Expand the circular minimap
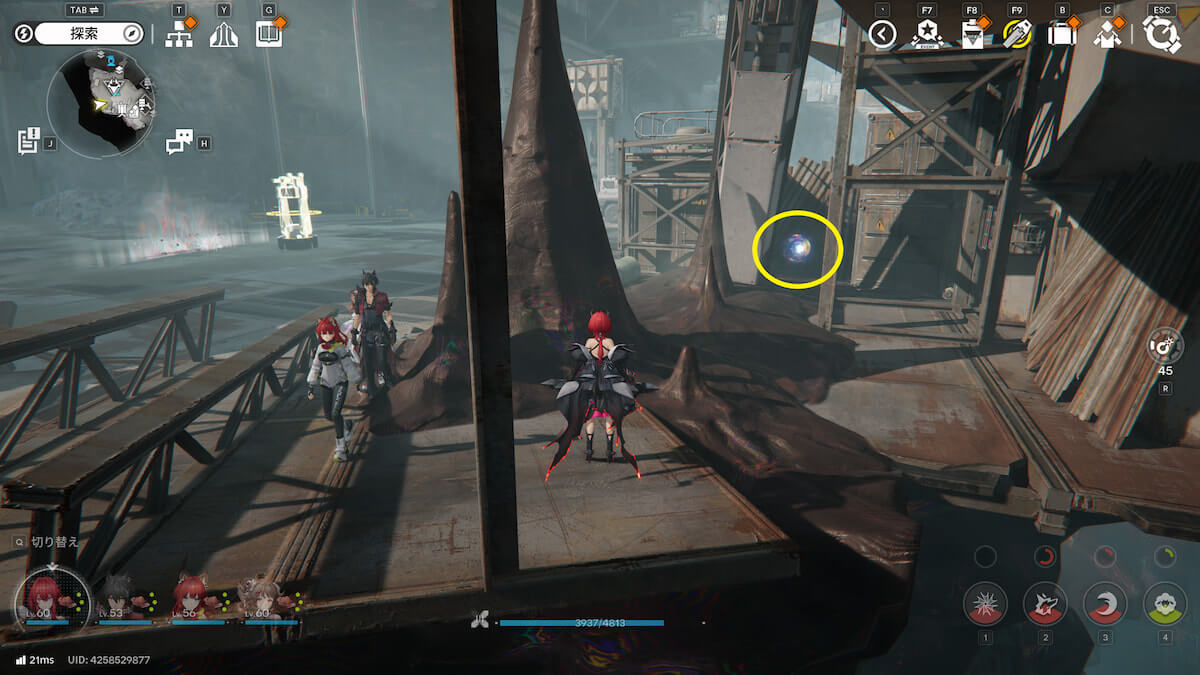This screenshot has width=1200, height=675. click(100, 103)
